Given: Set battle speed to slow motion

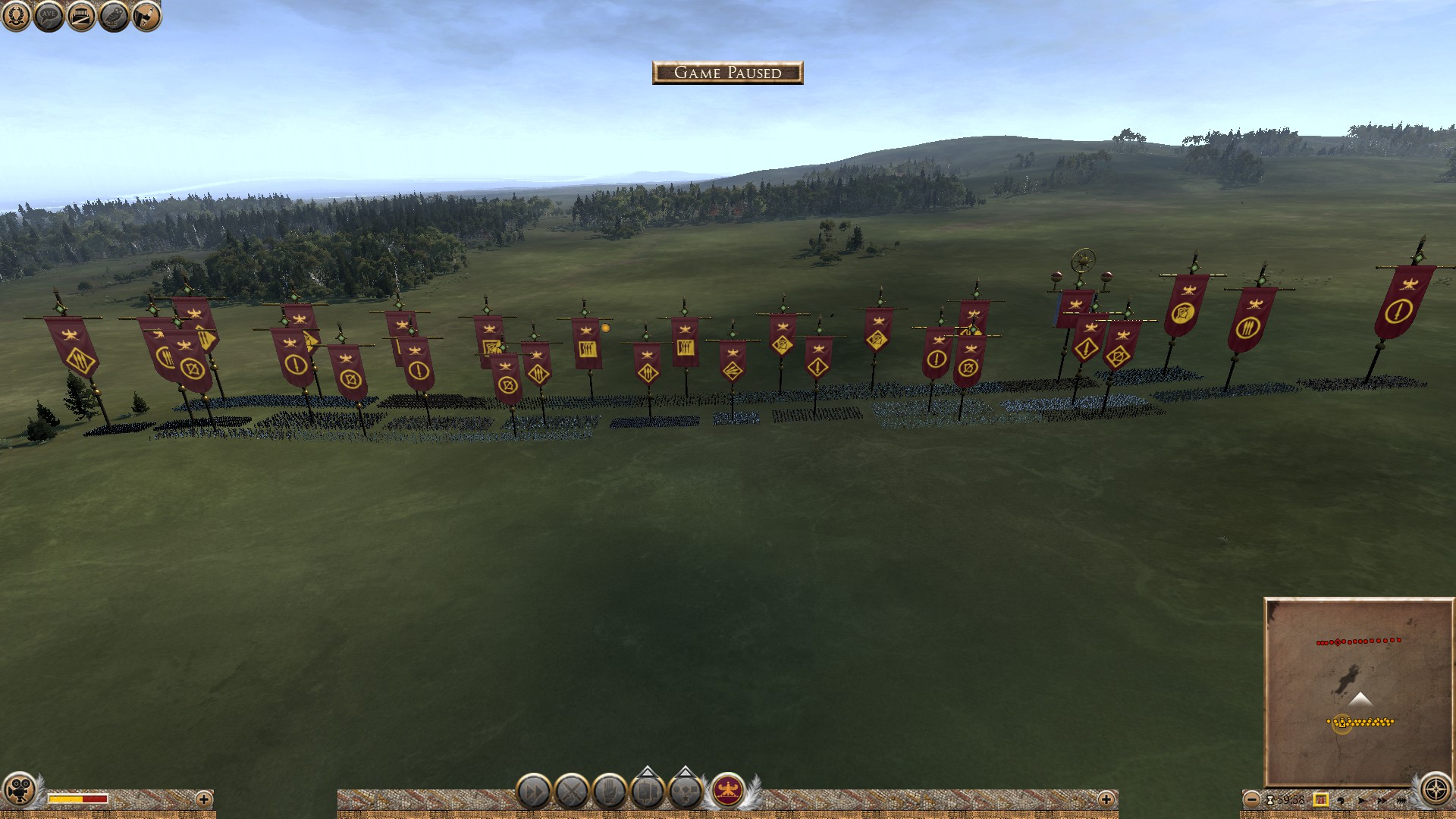Looking at the screenshot, I should [1341, 799].
